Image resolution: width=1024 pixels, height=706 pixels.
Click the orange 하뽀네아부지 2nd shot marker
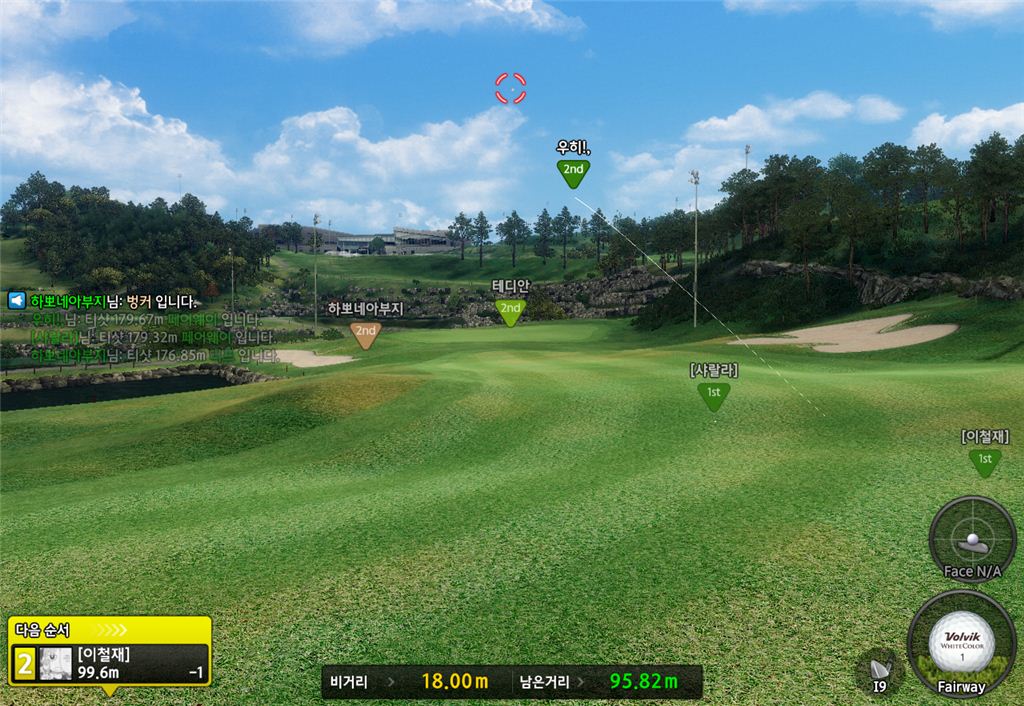[x=366, y=332]
